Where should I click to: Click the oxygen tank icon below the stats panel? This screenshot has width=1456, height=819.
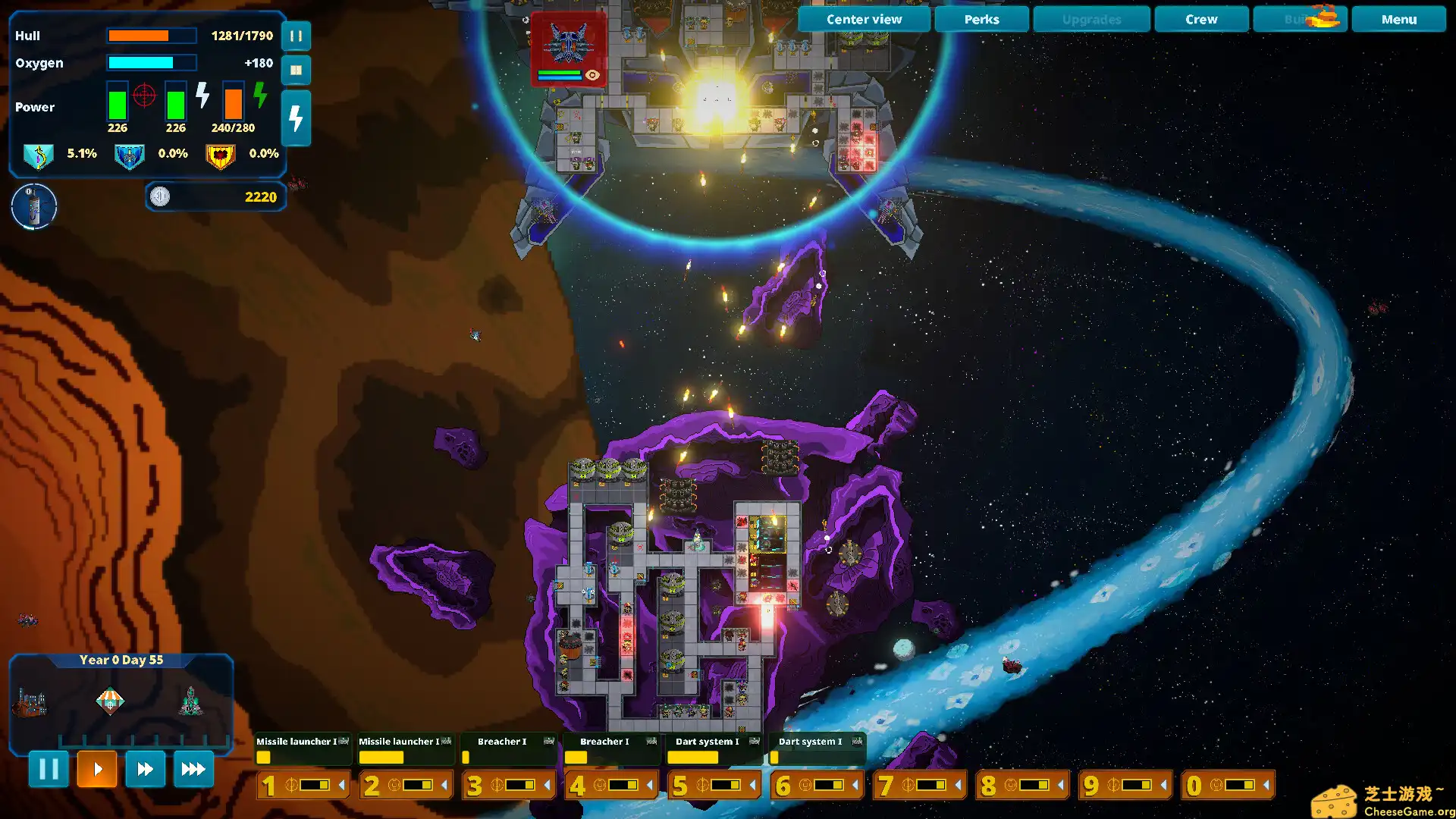point(33,206)
